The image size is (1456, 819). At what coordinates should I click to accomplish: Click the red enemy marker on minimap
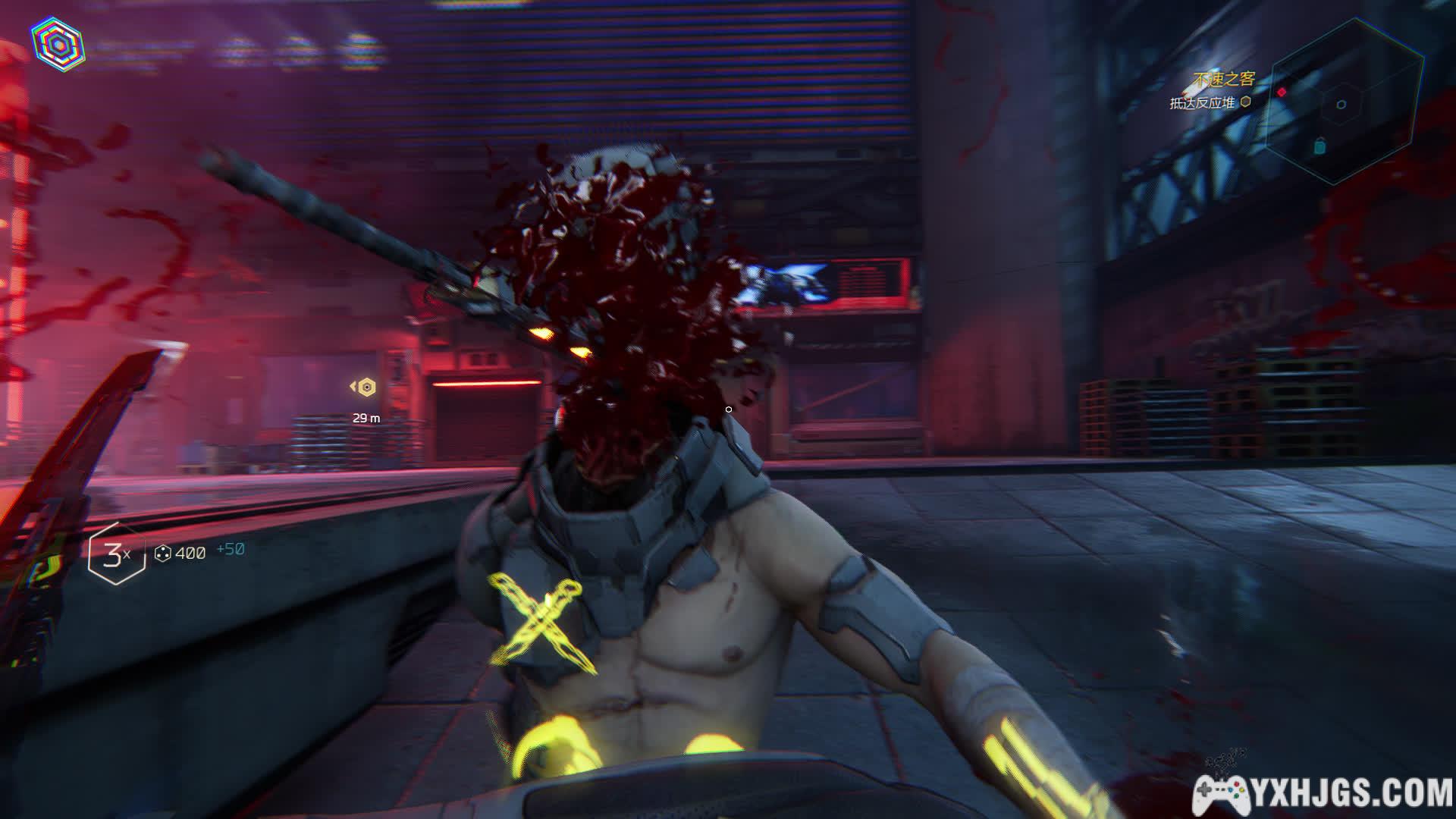[x=1282, y=93]
